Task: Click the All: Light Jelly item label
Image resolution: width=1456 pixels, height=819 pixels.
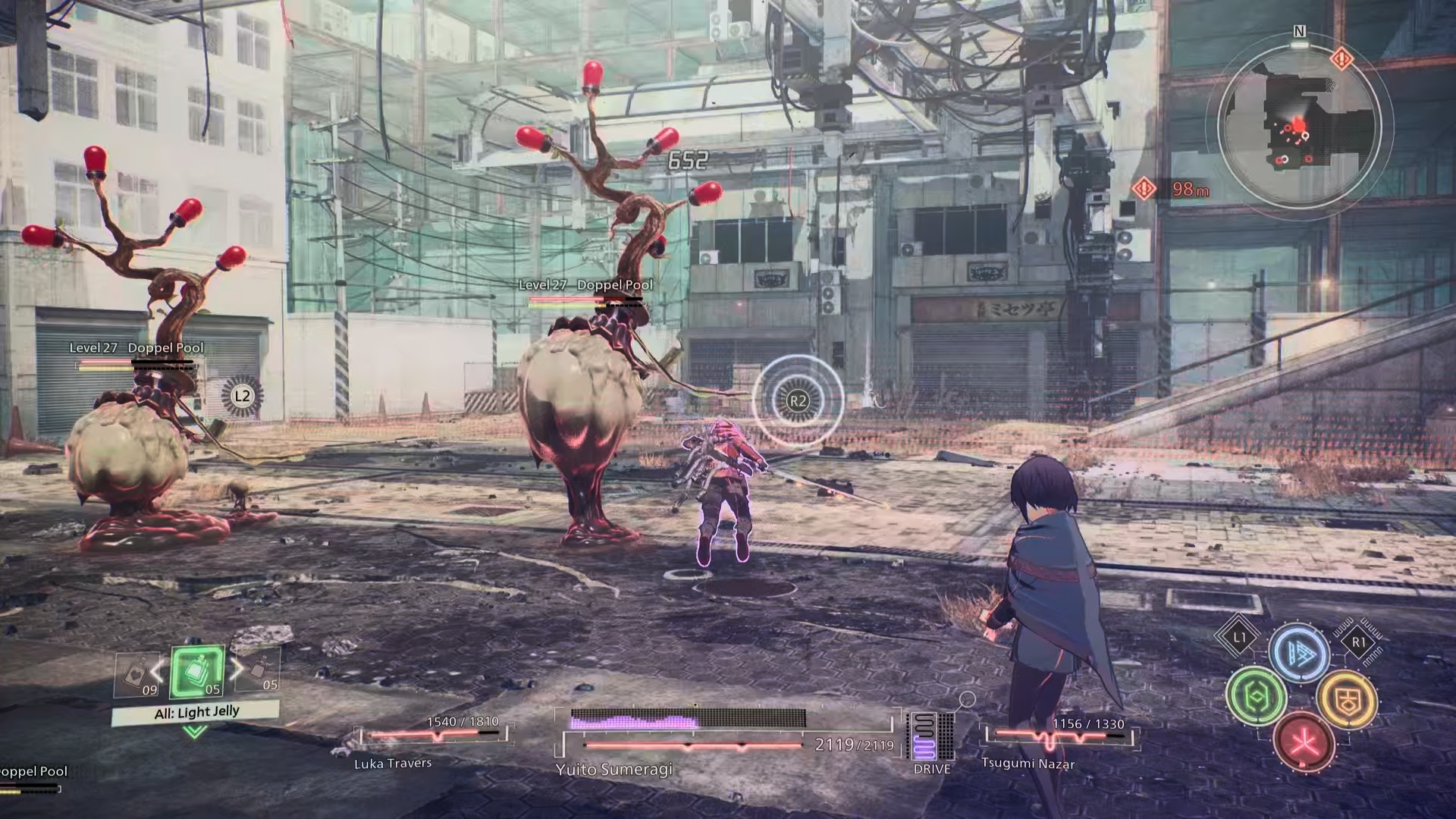Action: click(196, 713)
